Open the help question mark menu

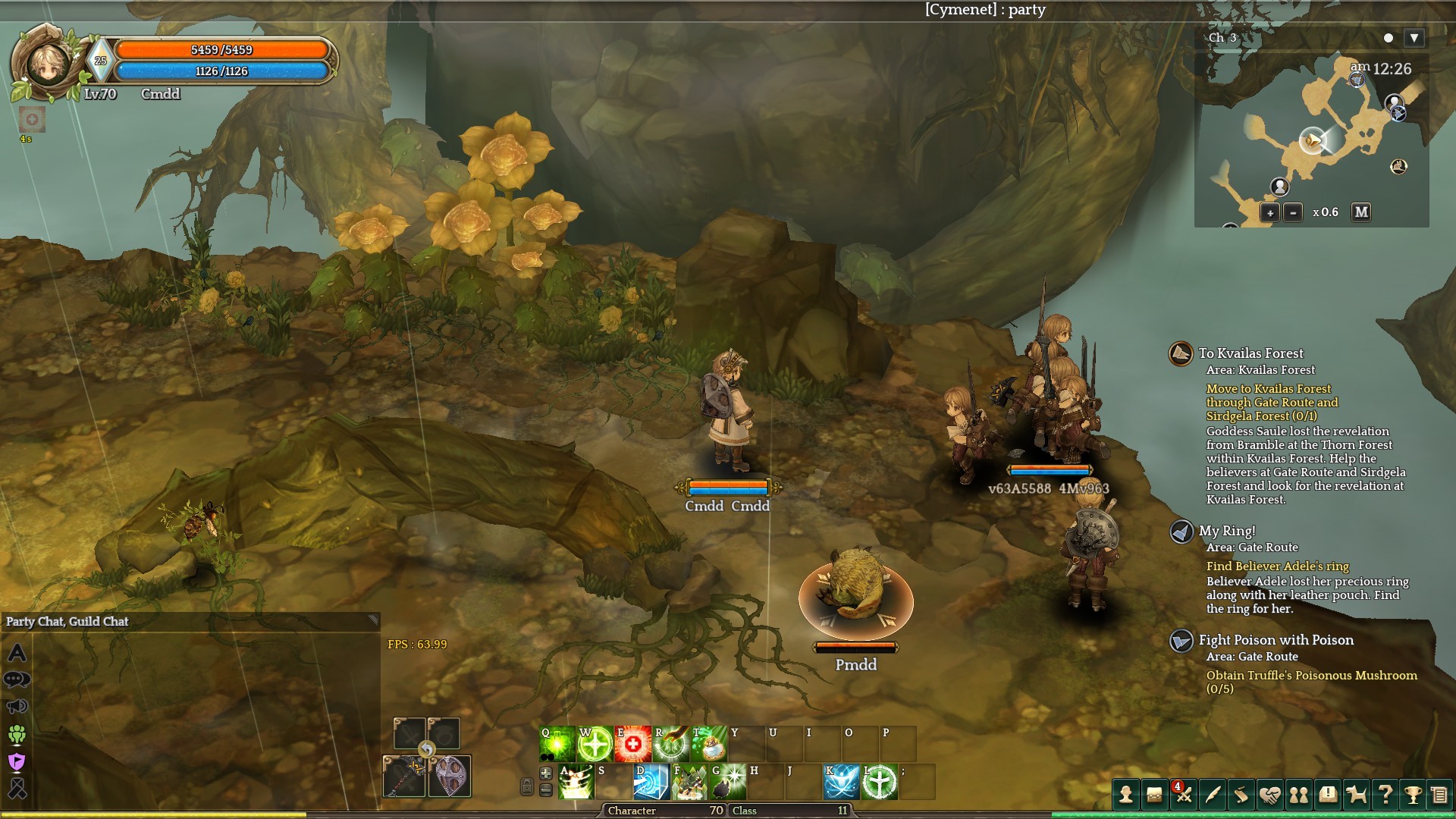1385,795
